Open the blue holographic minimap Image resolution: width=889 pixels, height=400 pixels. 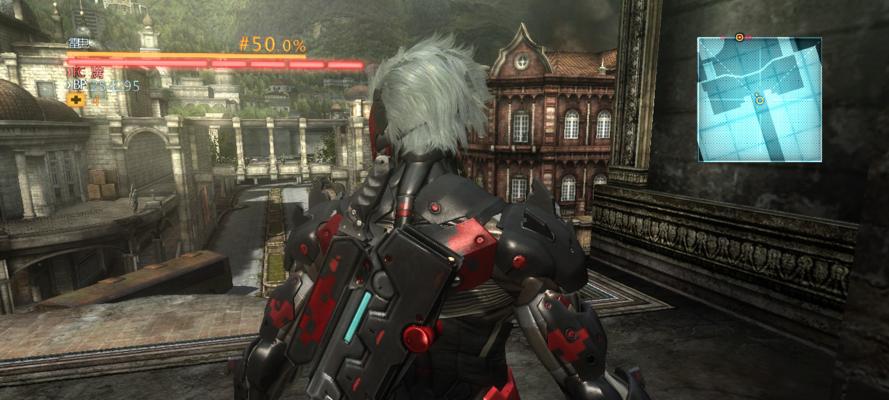coord(759,99)
